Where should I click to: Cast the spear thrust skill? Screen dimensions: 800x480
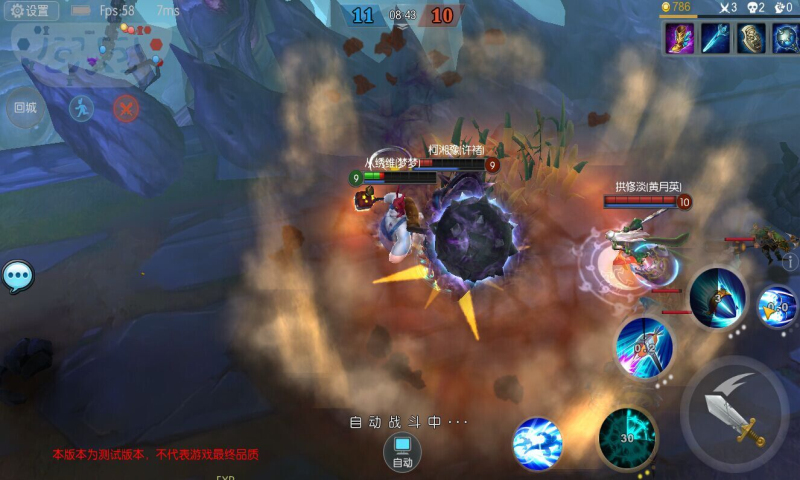644,347
